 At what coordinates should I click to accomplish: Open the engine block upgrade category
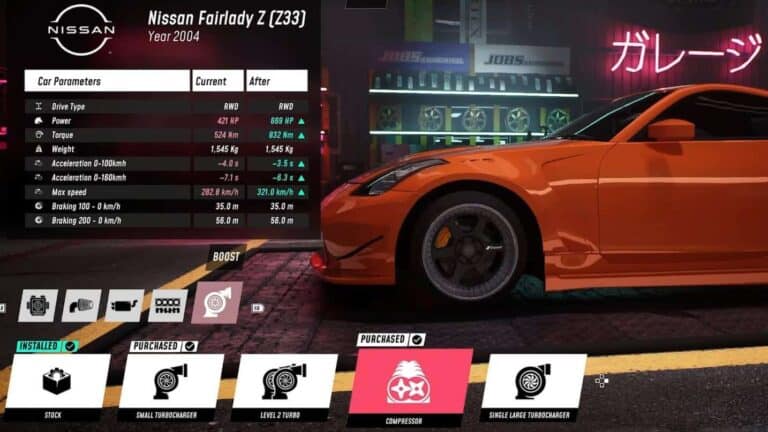click(38, 304)
